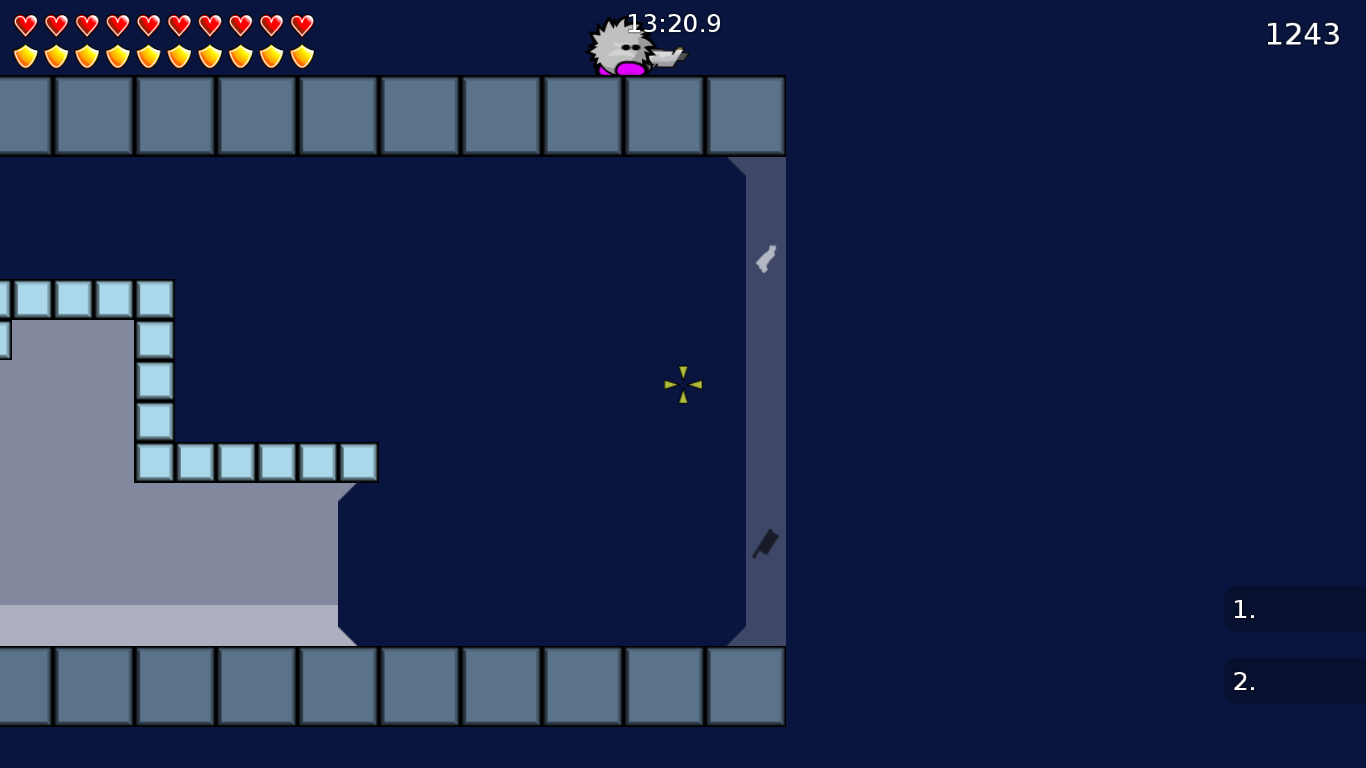The width and height of the screenshot is (1366, 768).
Task: Click a floor block below the arena
Action: tap(338, 686)
